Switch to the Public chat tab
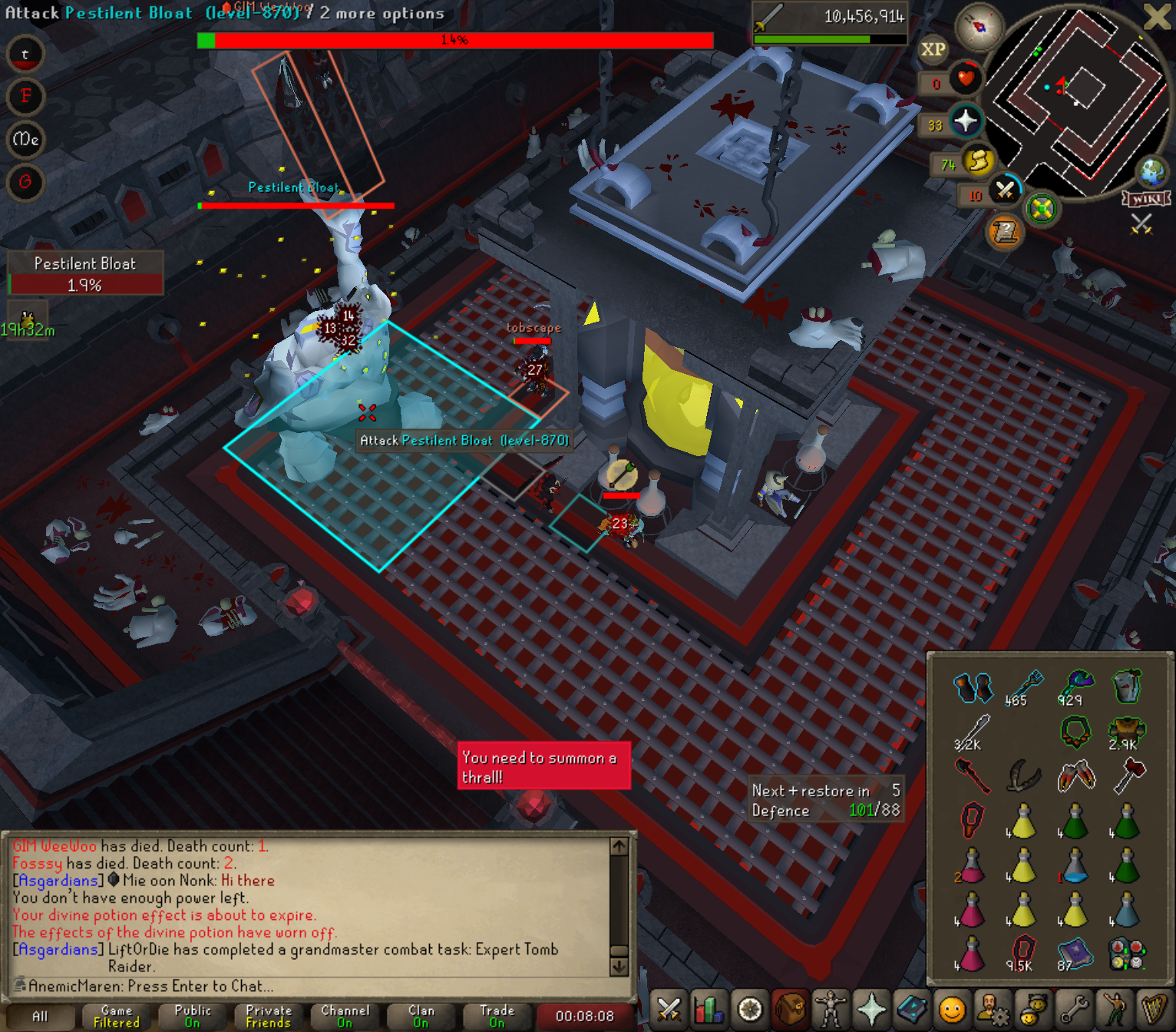 (x=193, y=1017)
